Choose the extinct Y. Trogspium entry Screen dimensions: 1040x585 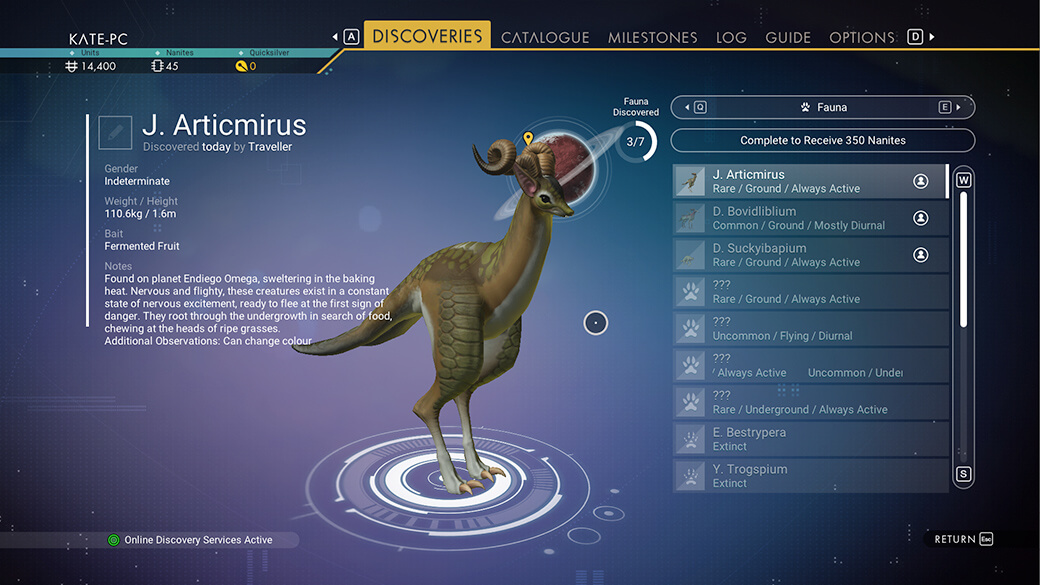[x=810, y=476]
